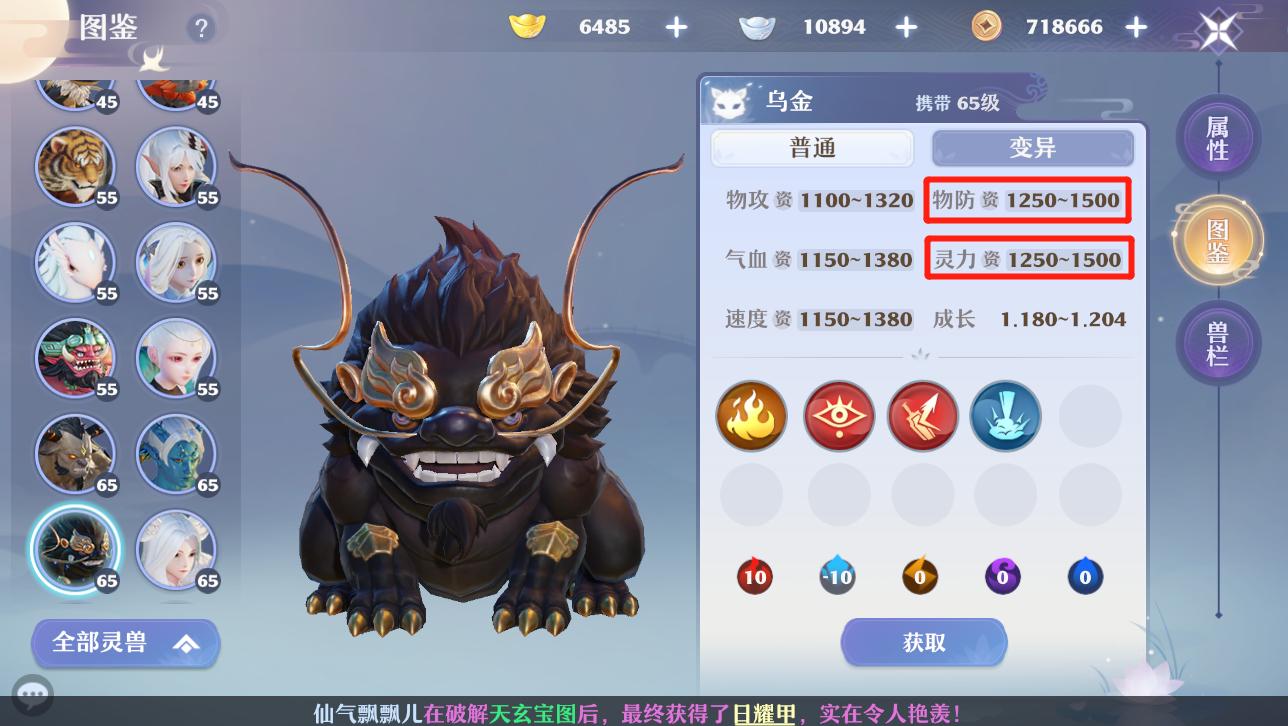Click the water resistance orb showing -10
The height and width of the screenshot is (726, 1288).
coord(837,576)
